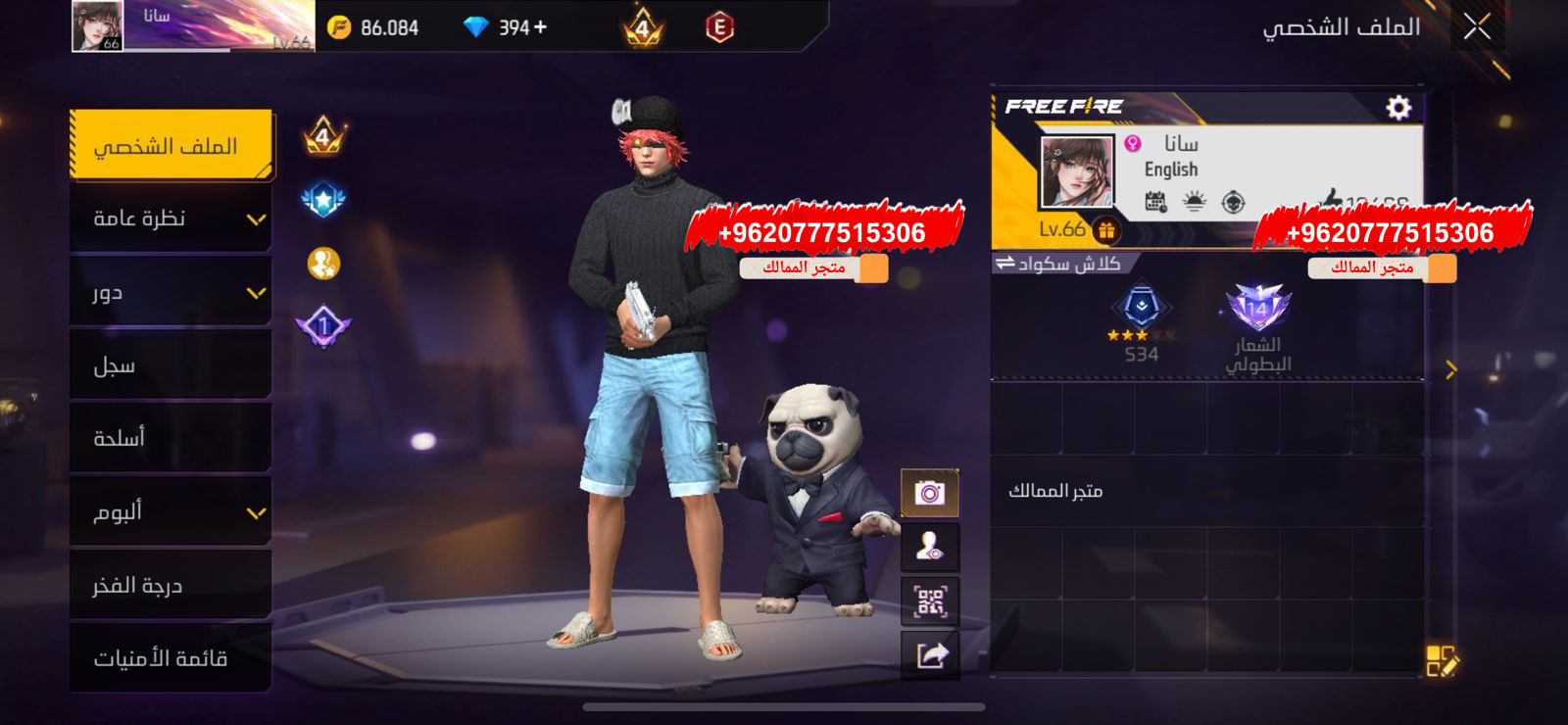1568x725 pixels.
Task: Open the yellow arrow on the right panel edge
Action: click(x=1451, y=367)
